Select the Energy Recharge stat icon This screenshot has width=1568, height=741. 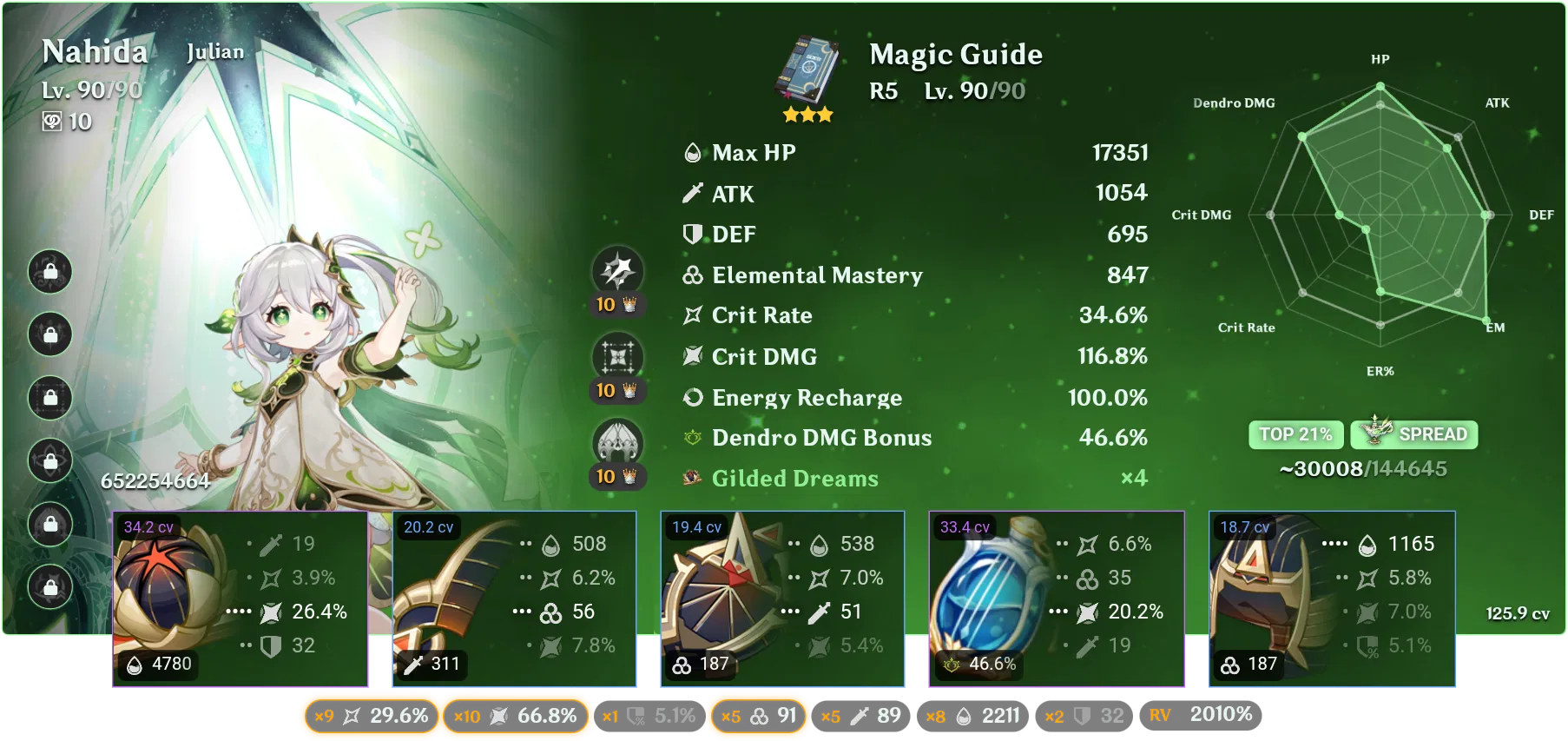pos(692,397)
